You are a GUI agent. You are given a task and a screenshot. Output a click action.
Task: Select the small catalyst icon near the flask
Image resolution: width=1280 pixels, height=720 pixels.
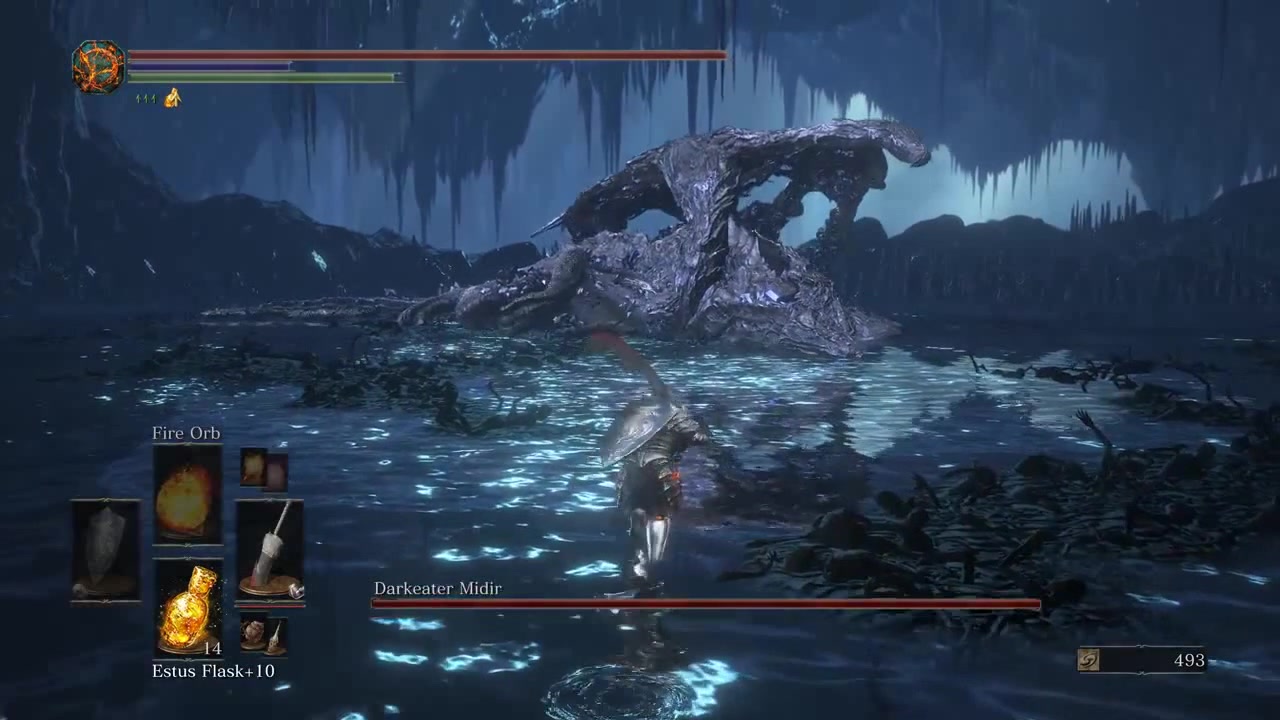click(276, 636)
